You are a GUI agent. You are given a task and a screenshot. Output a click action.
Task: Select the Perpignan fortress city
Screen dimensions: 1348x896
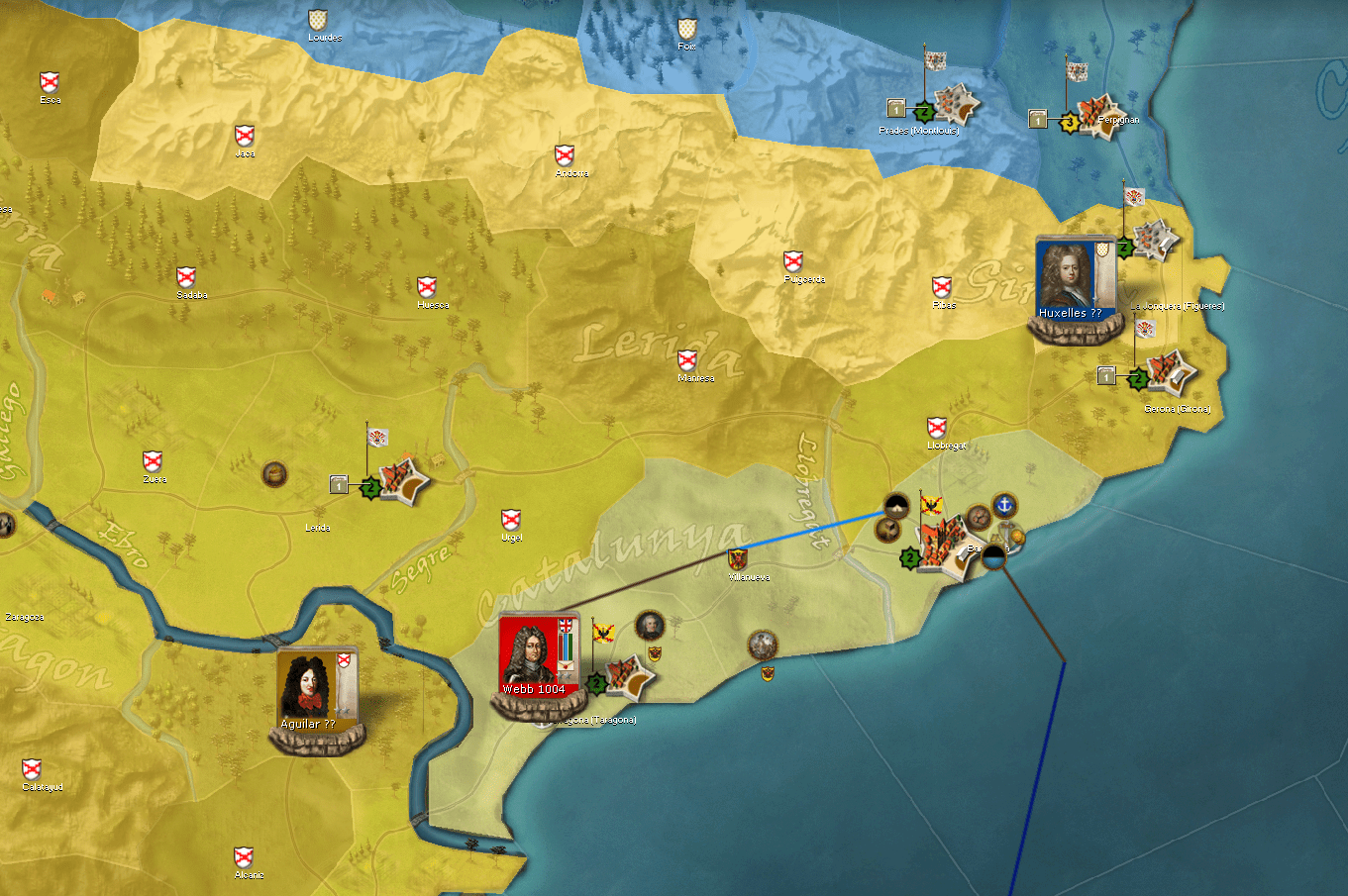coord(1097,115)
